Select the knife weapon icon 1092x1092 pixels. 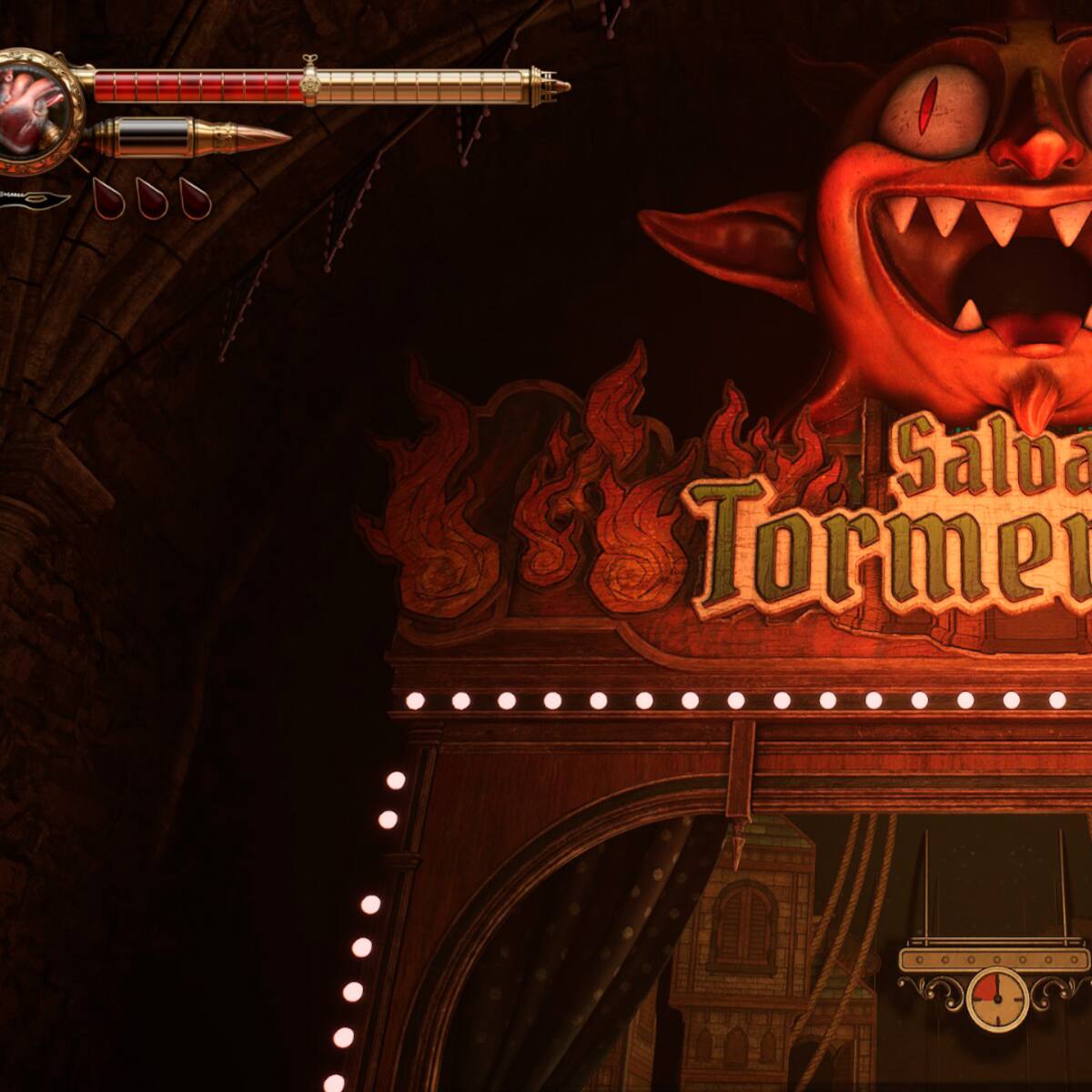[x=35, y=198]
